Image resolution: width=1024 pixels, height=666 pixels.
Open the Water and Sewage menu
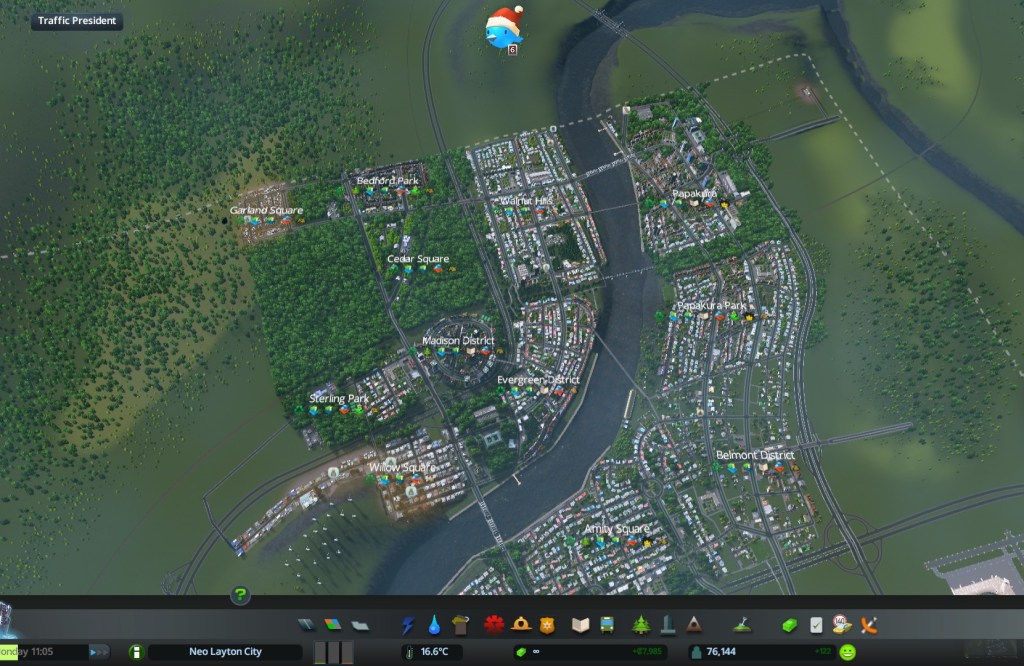434,625
